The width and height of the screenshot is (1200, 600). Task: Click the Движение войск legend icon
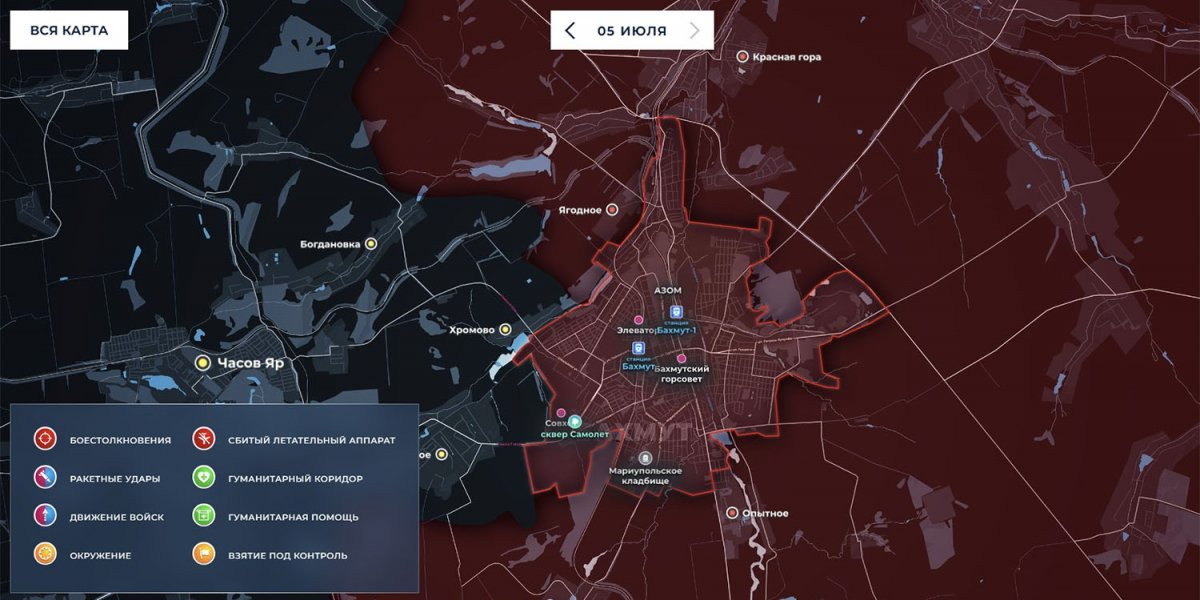click(x=46, y=516)
